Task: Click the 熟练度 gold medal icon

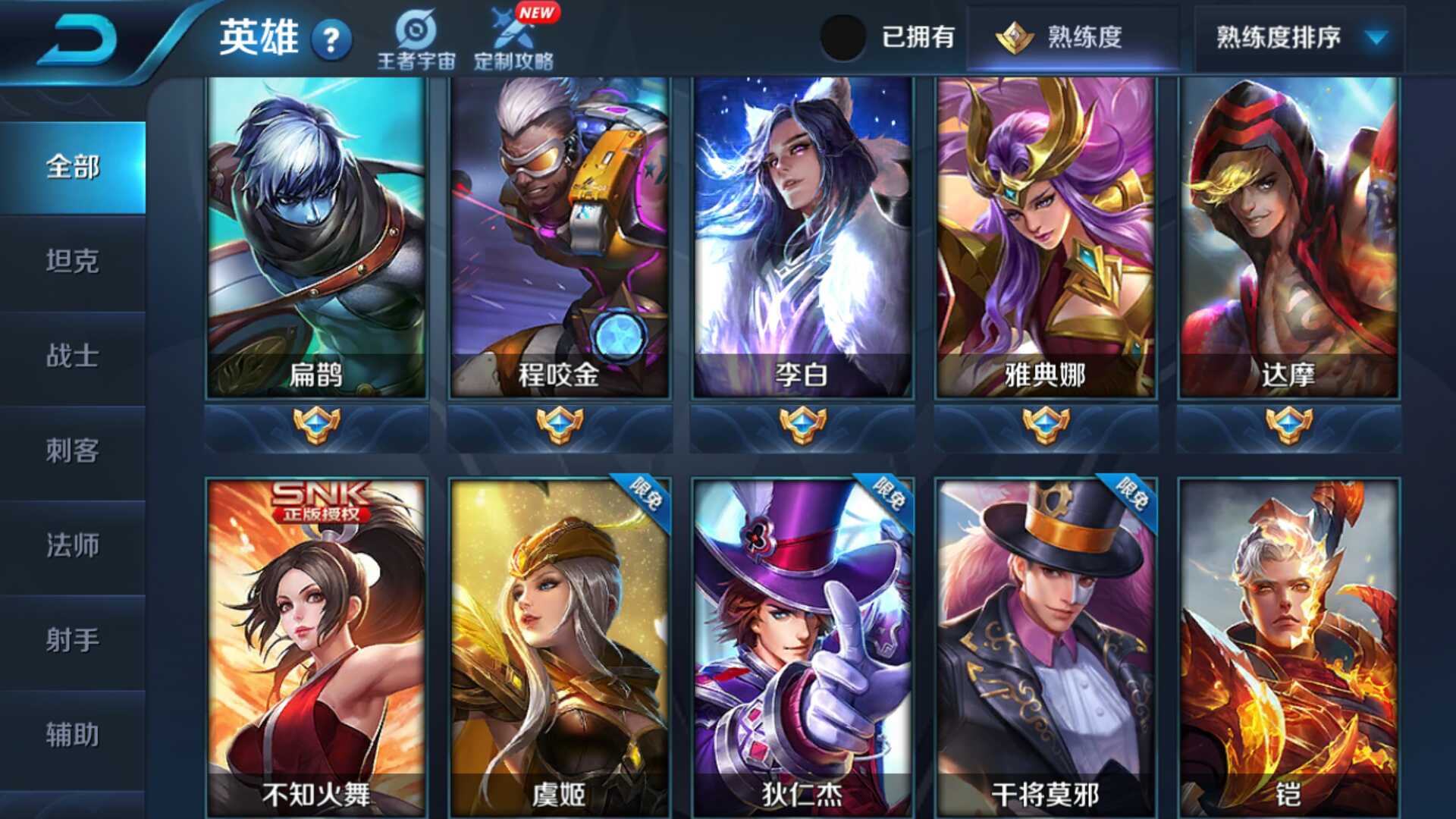Action: click(1012, 36)
